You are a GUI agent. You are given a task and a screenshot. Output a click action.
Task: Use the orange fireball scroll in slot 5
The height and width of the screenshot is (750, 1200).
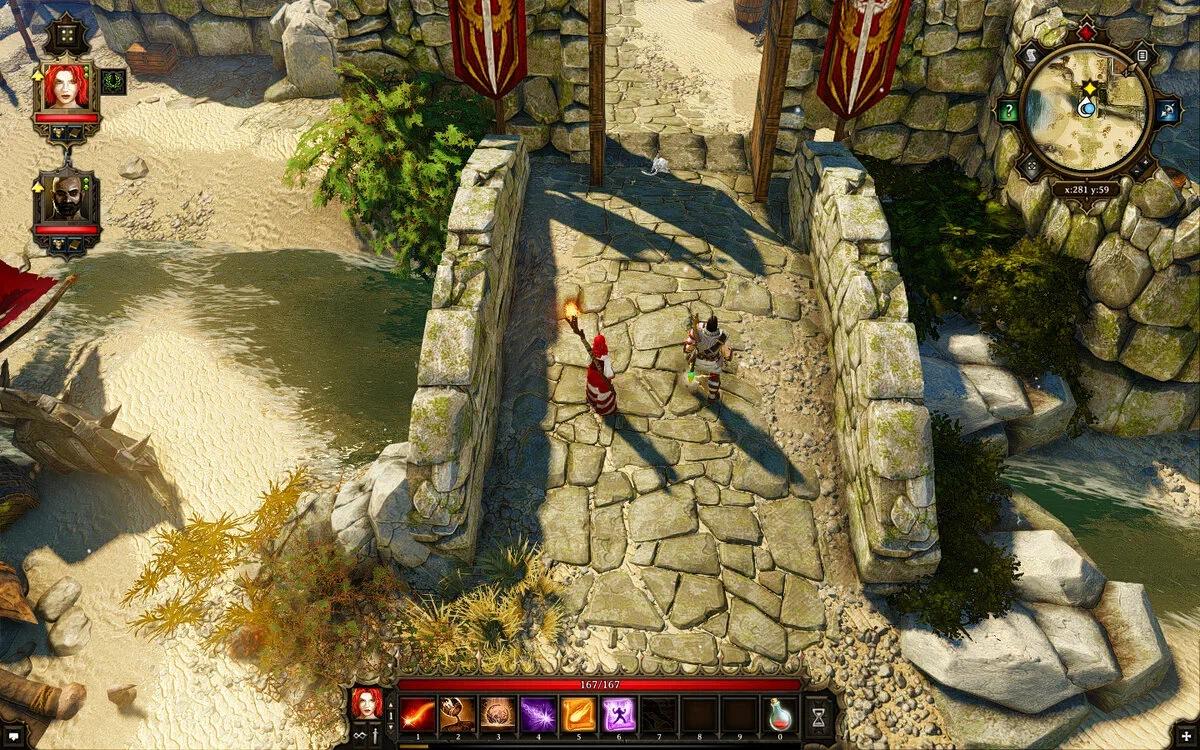[578, 714]
